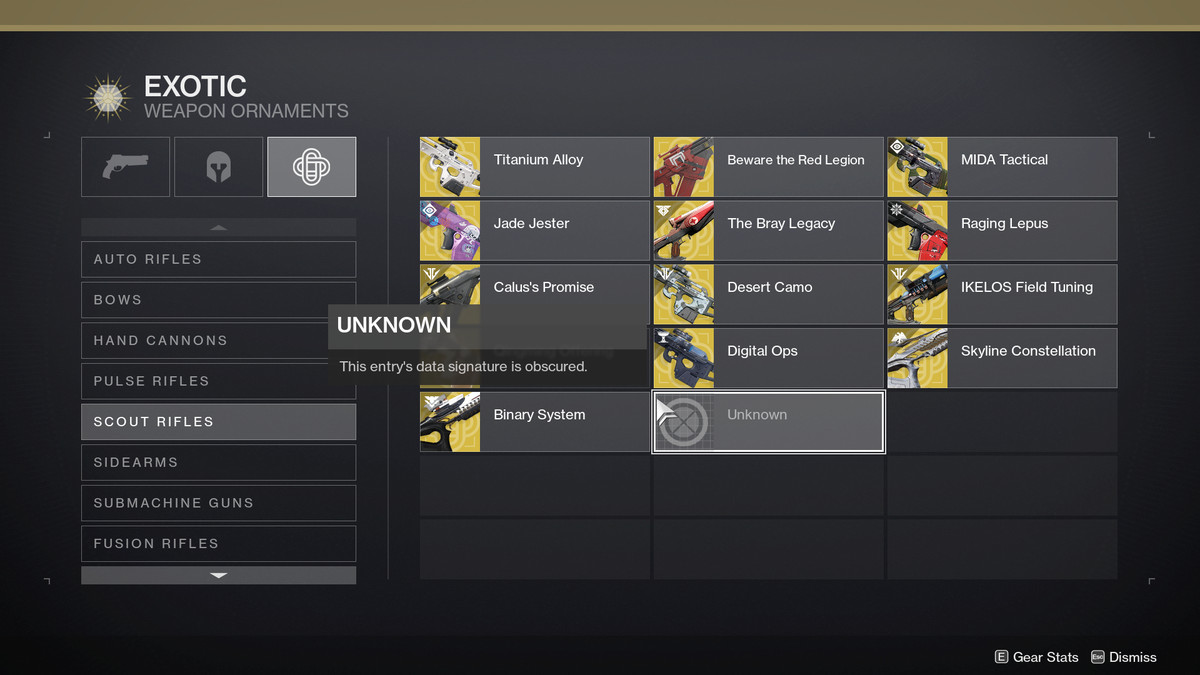Open the MIDA Tactical ornament entry

pyautogui.click(x=1002, y=167)
